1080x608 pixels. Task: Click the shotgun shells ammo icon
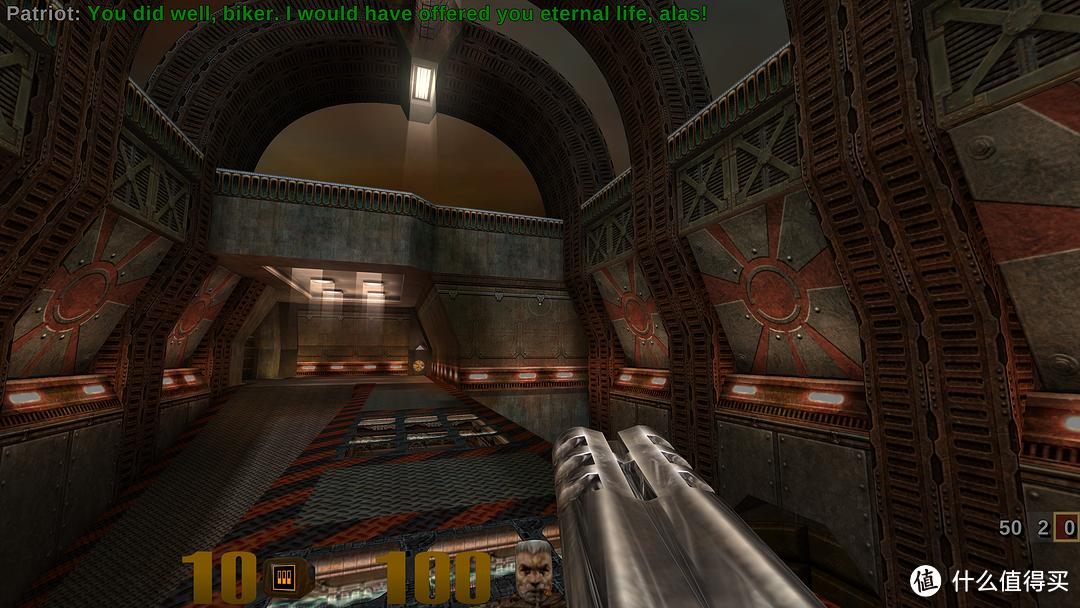[283, 576]
